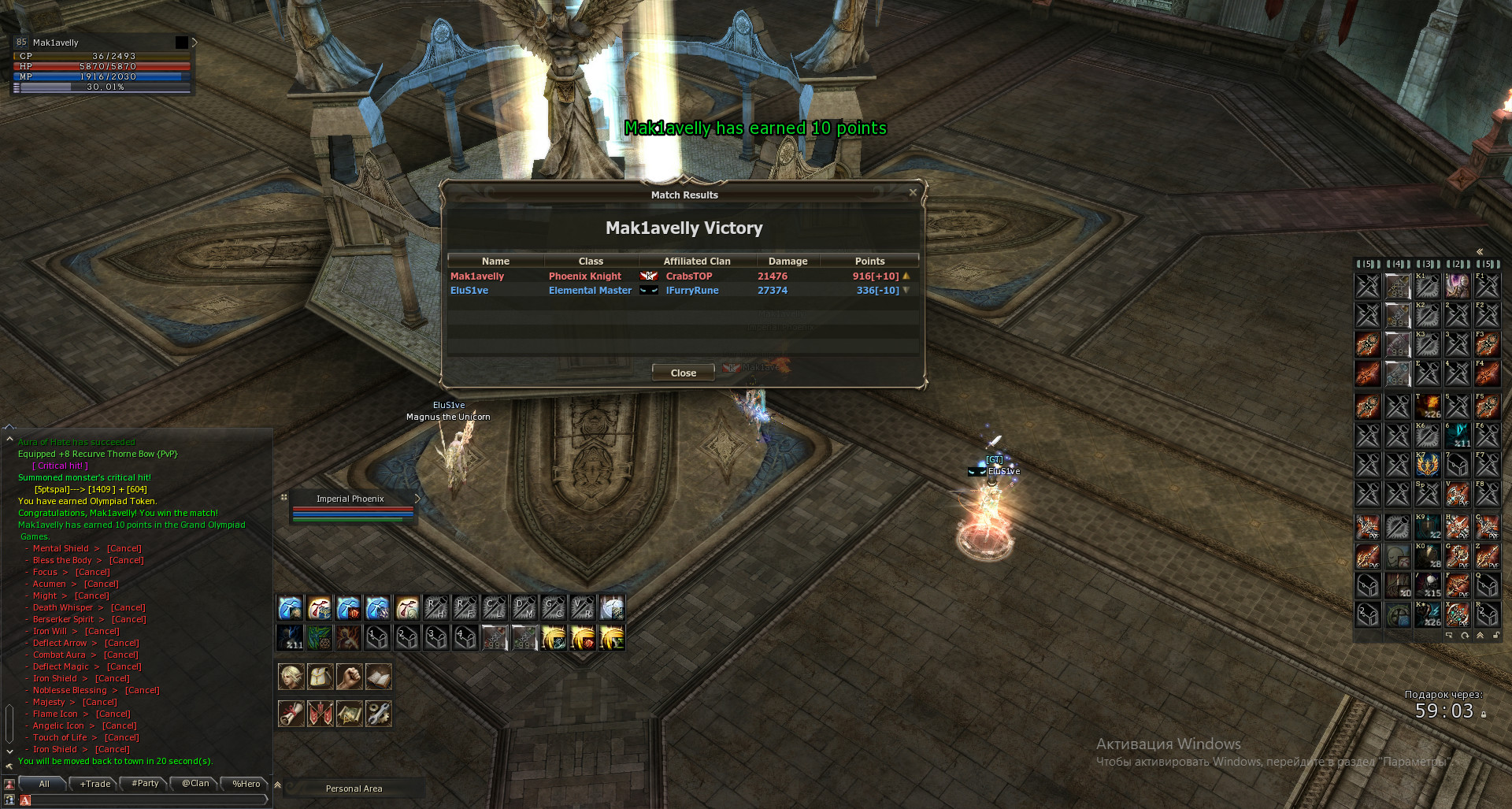Select the All chat tab
The height and width of the screenshot is (809, 1512).
tap(44, 784)
